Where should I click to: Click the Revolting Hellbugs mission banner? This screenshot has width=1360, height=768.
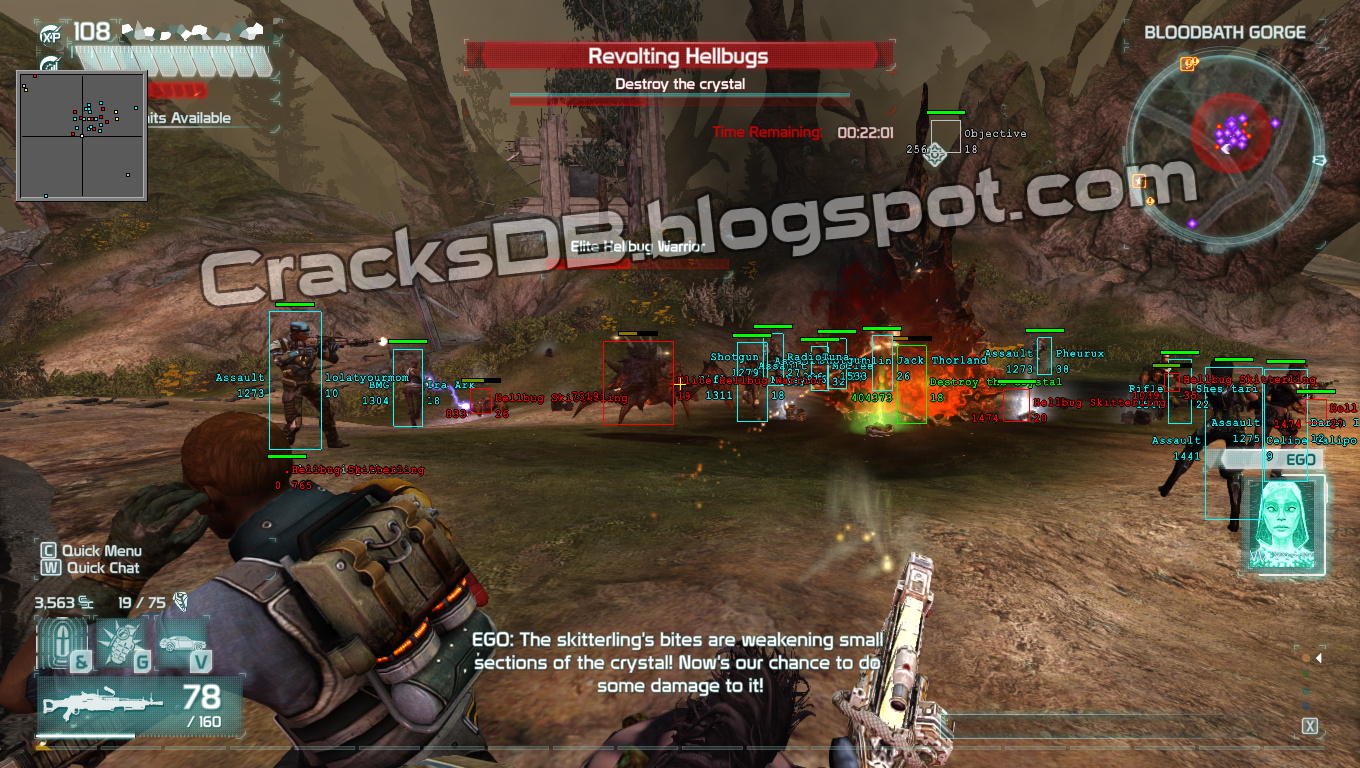[680, 55]
